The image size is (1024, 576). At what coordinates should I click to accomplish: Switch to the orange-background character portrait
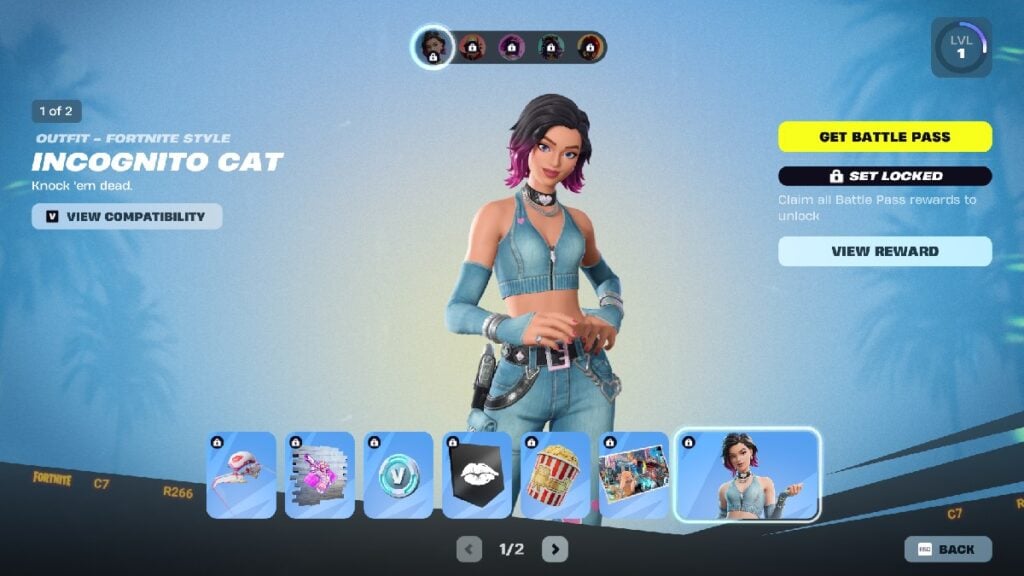472,47
